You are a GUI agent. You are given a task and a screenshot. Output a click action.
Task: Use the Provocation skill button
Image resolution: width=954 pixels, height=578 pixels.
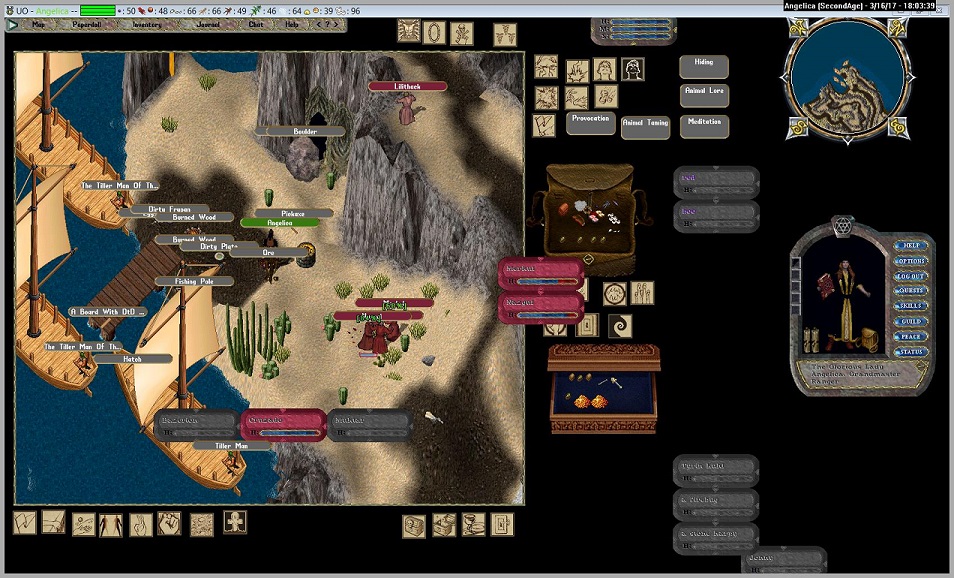(x=590, y=122)
